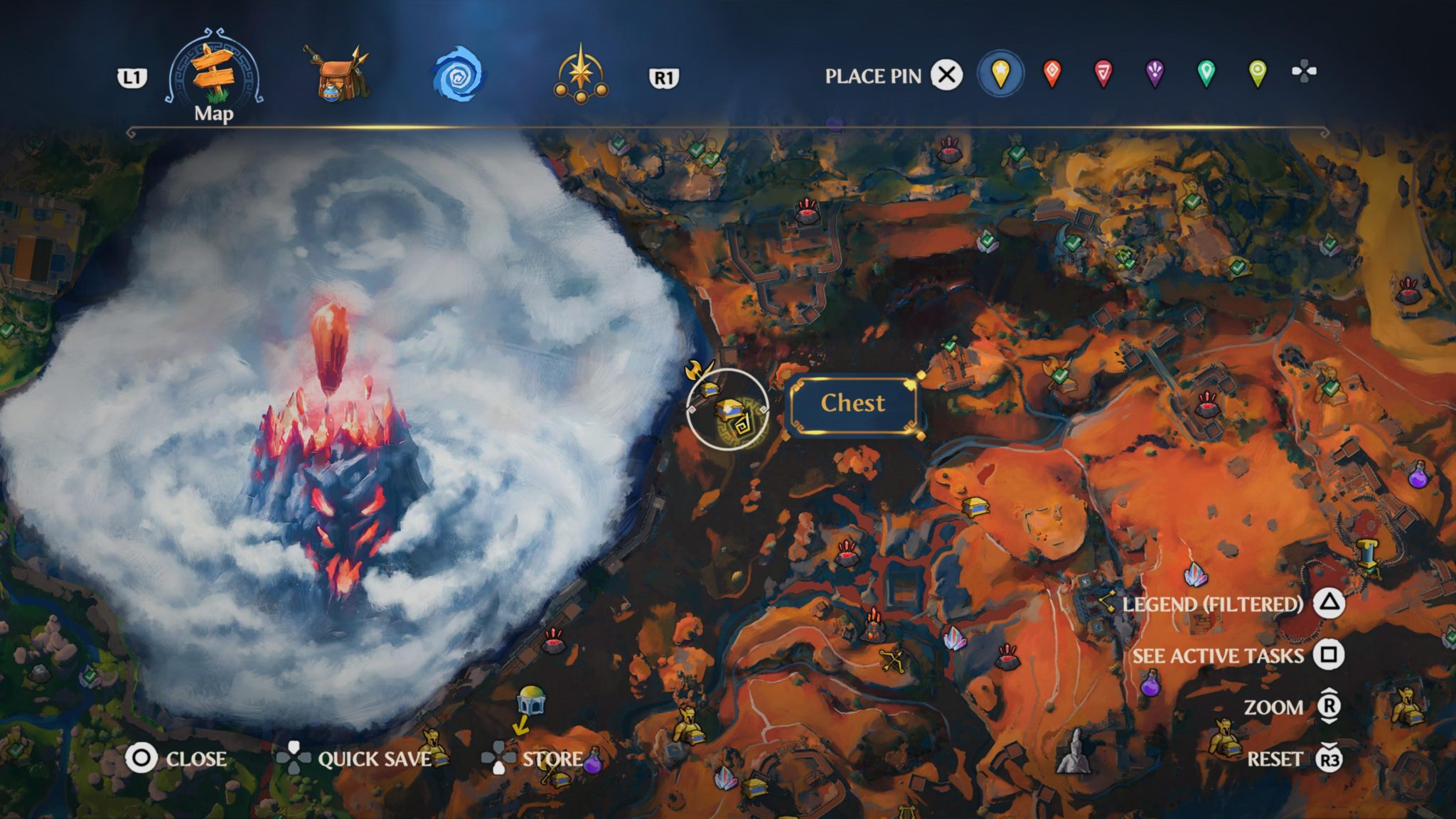Open the Store
The image size is (1456, 819).
tap(552, 759)
